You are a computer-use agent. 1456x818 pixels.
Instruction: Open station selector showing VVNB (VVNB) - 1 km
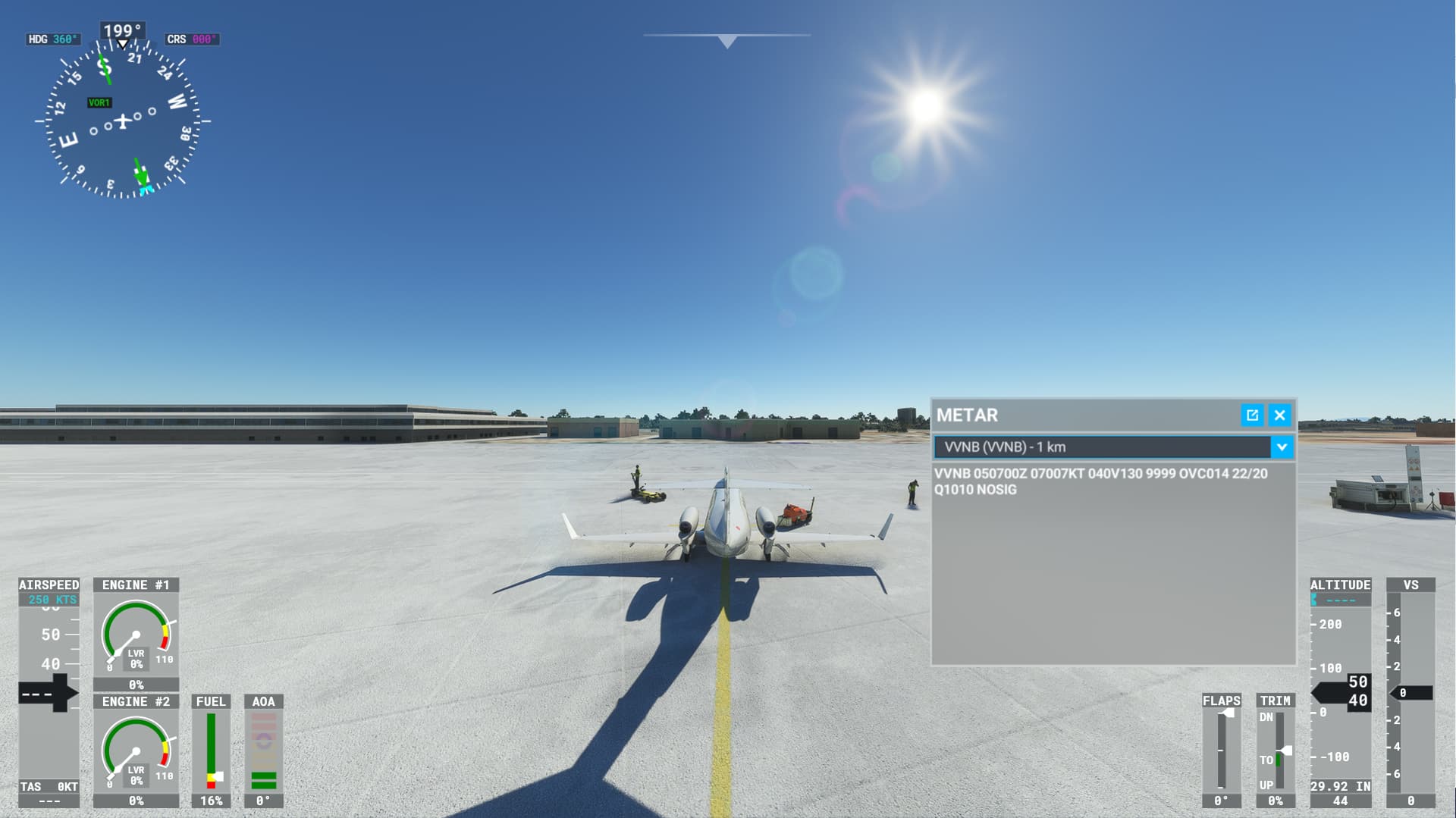[1107, 448]
